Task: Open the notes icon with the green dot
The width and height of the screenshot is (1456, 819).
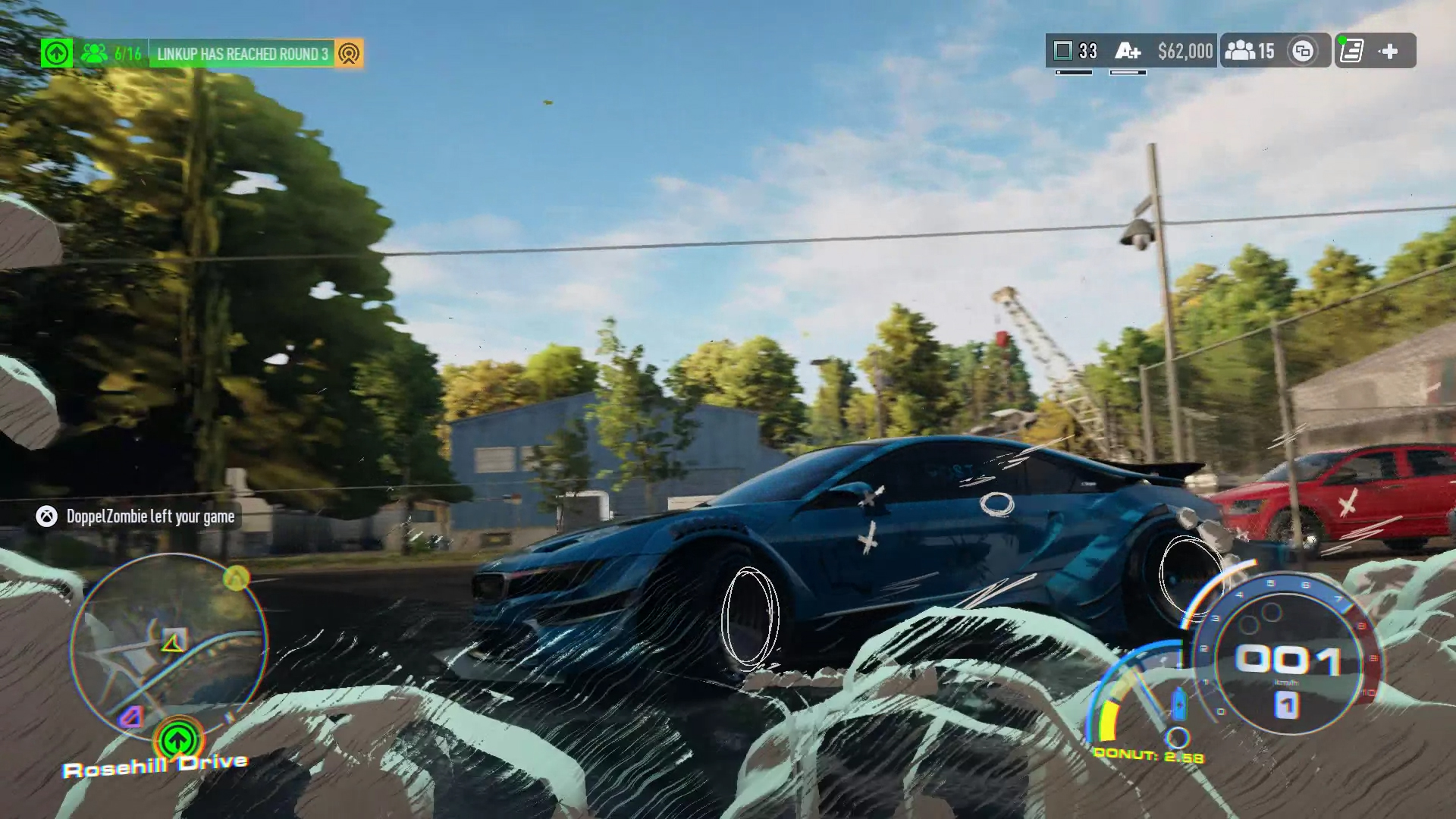Action: pyautogui.click(x=1351, y=52)
